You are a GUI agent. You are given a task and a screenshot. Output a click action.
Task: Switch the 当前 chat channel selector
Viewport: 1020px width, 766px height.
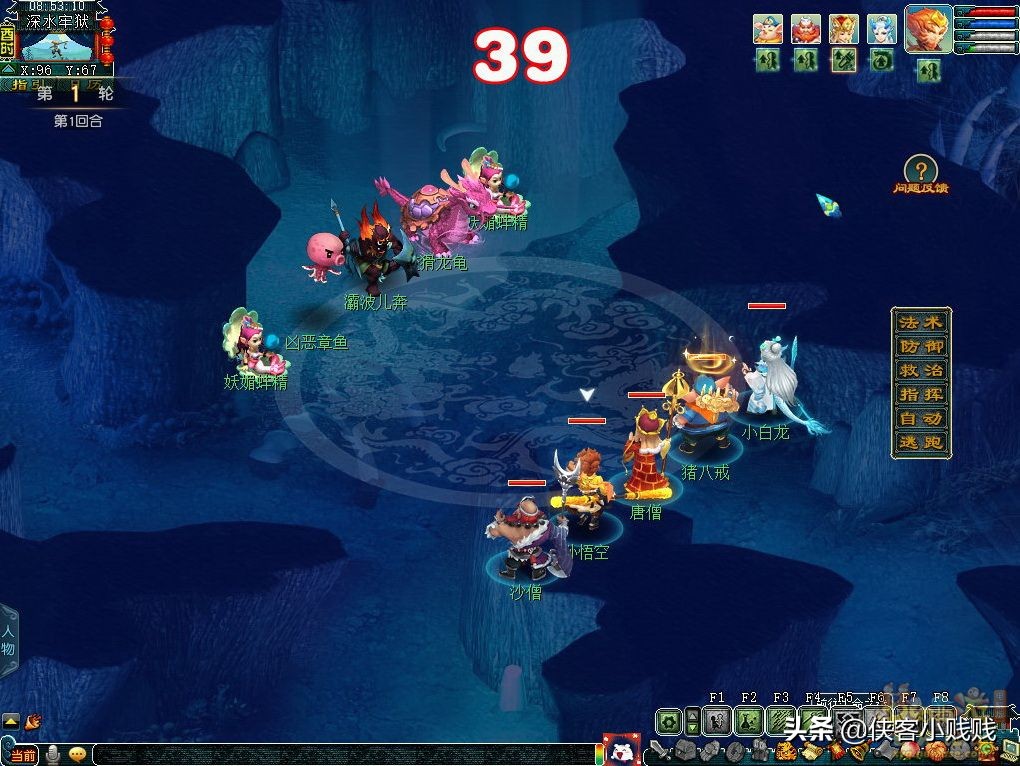click(22, 754)
